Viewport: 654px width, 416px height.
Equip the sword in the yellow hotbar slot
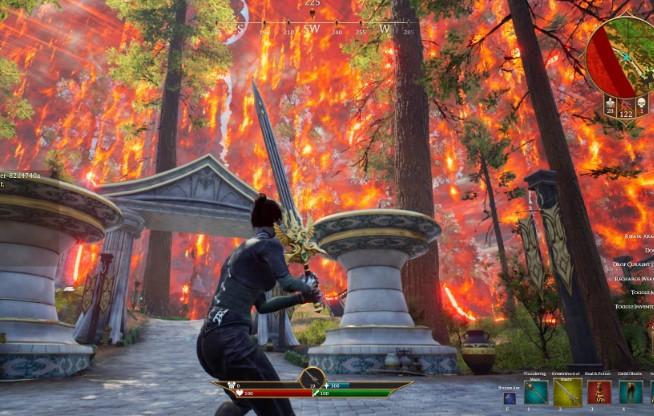click(567, 392)
